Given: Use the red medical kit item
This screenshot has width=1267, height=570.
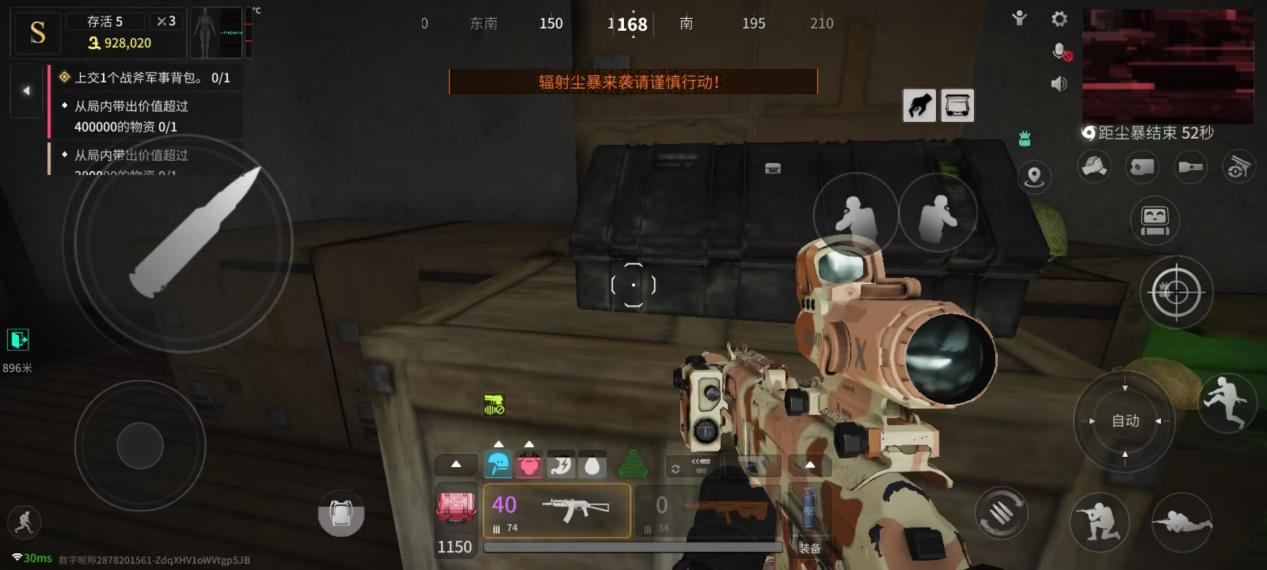Looking at the screenshot, I should [455, 508].
